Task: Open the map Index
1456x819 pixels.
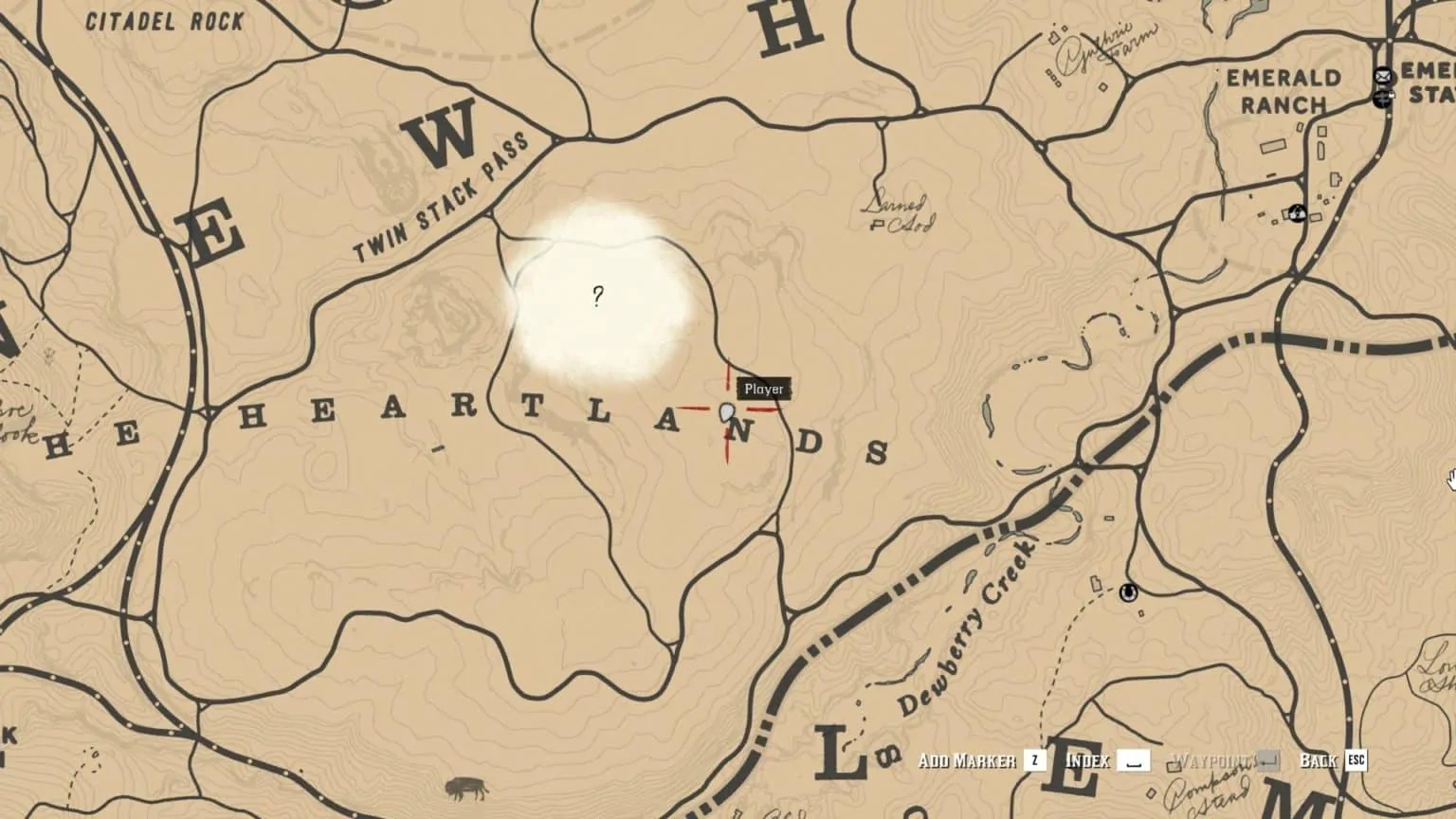Action: (x=1090, y=760)
